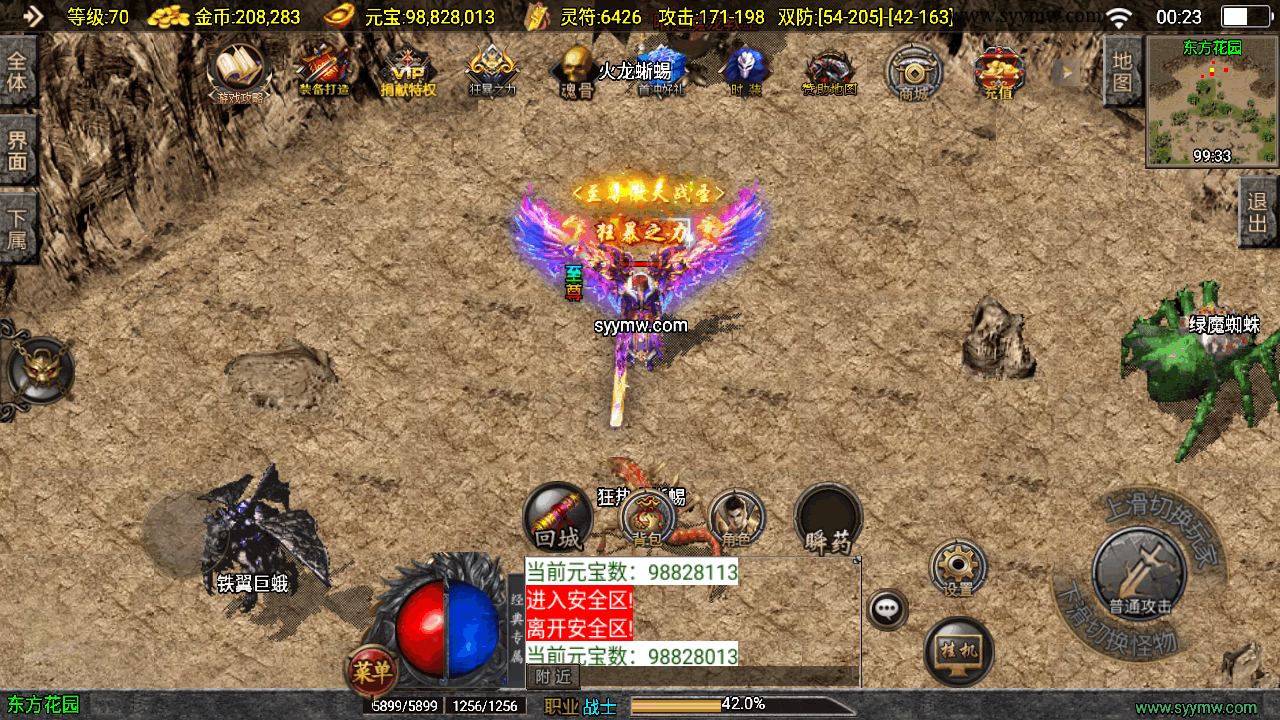Screen dimensions: 1280x720
Task: Use the 回城 return-to-town scroll
Action: tap(557, 518)
